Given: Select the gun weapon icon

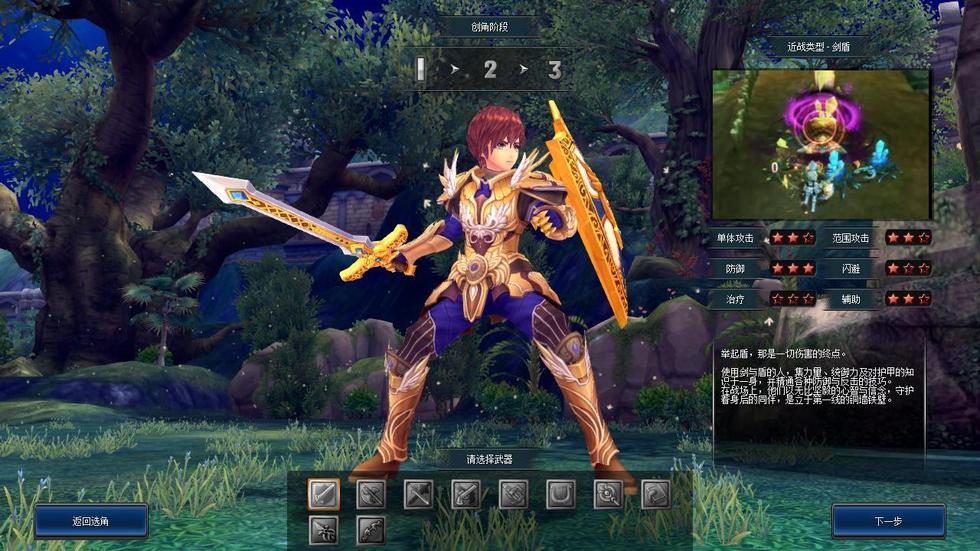Looking at the screenshot, I should coord(466,494).
